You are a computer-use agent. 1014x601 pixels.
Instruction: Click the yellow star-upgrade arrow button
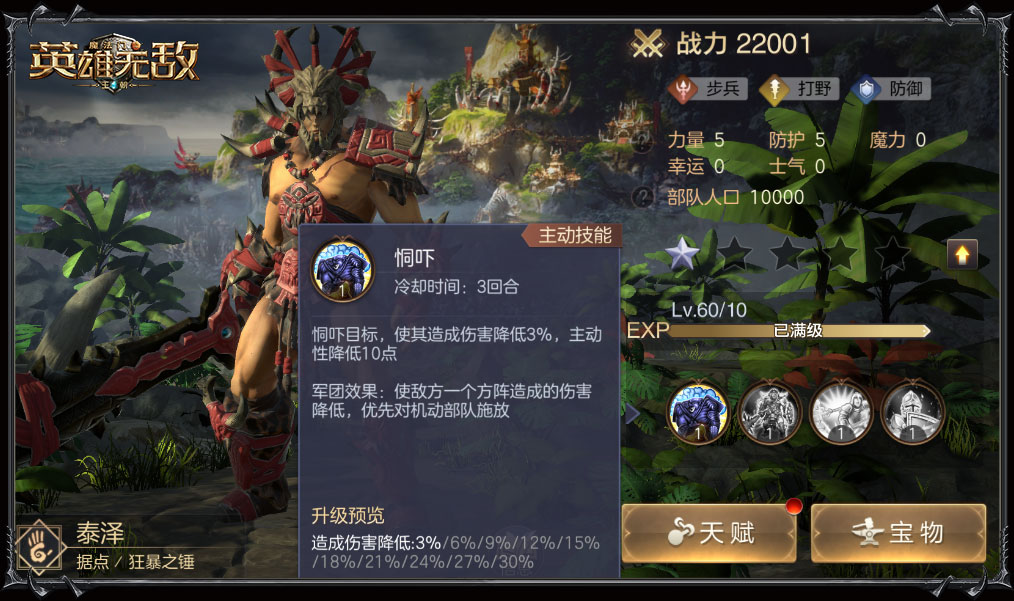point(962,255)
